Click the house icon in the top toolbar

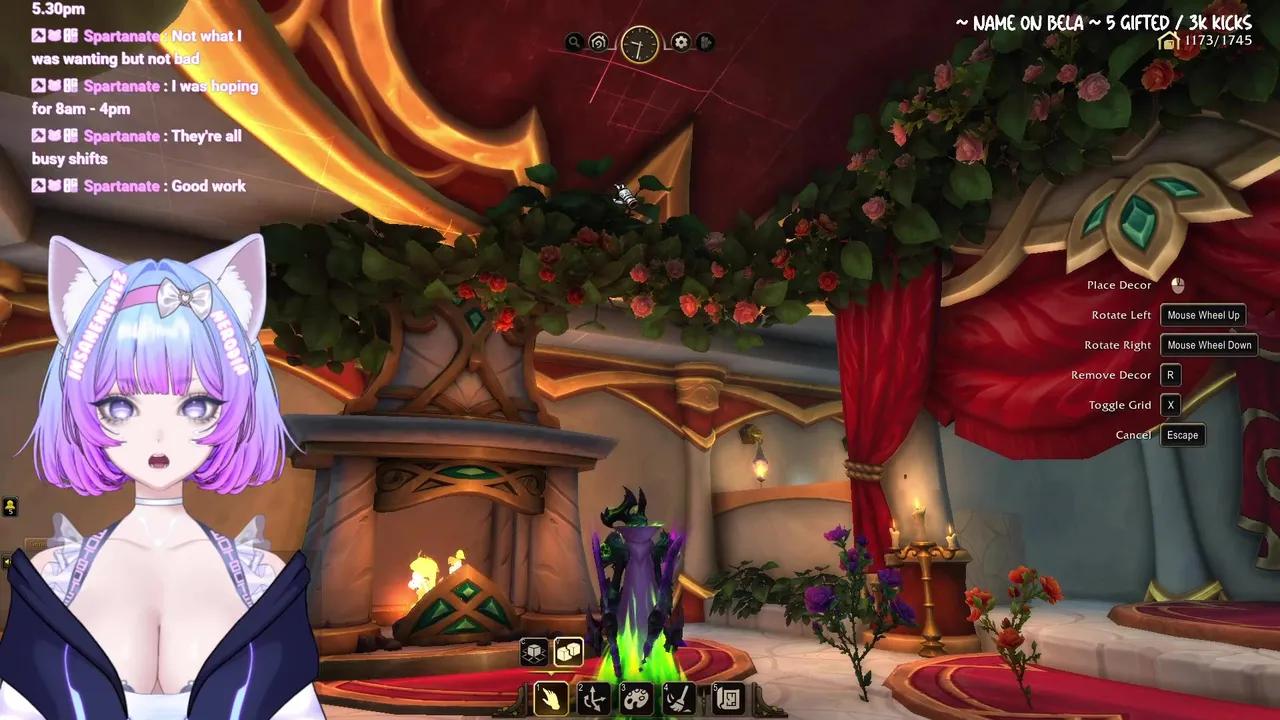click(x=598, y=42)
